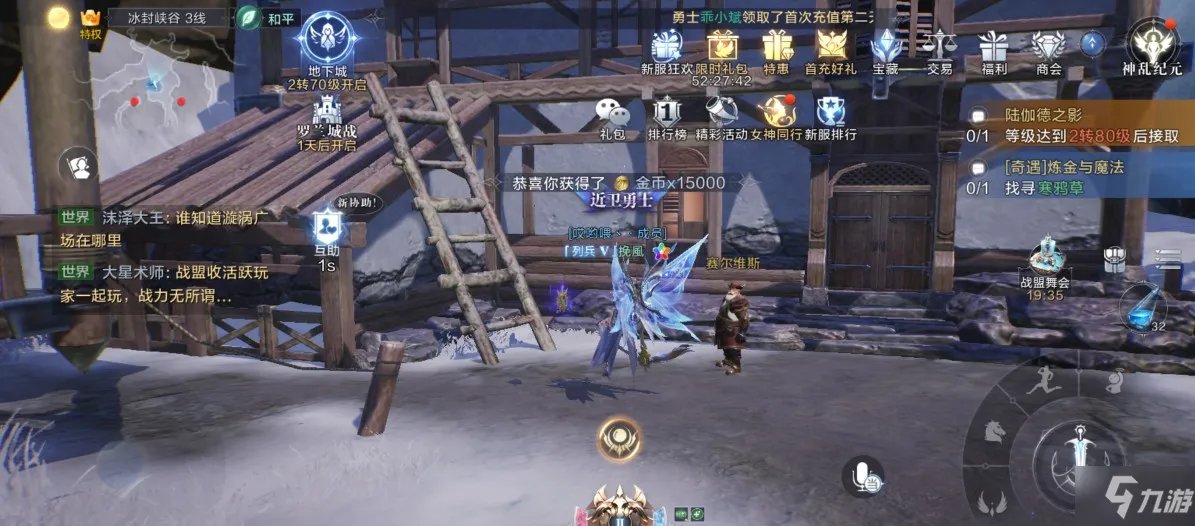
Task: Open the 限时礼包 limited-time gift pack
Action: pos(721,47)
